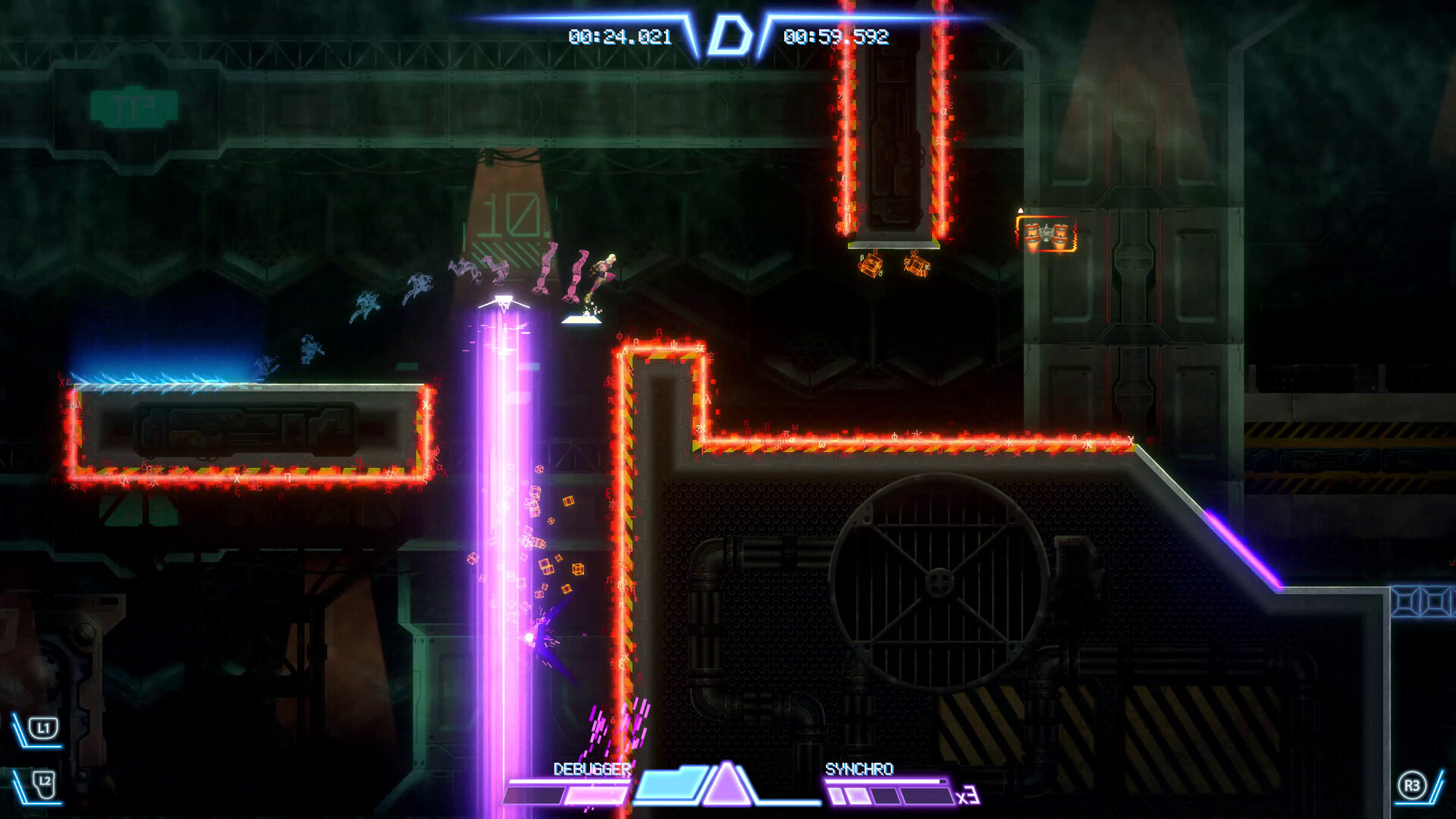The width and height of the screenshot is (1456, 819).
Task: Click the orange drone enemy icon below the hazard pillar
Action: [x=869, y=265]
